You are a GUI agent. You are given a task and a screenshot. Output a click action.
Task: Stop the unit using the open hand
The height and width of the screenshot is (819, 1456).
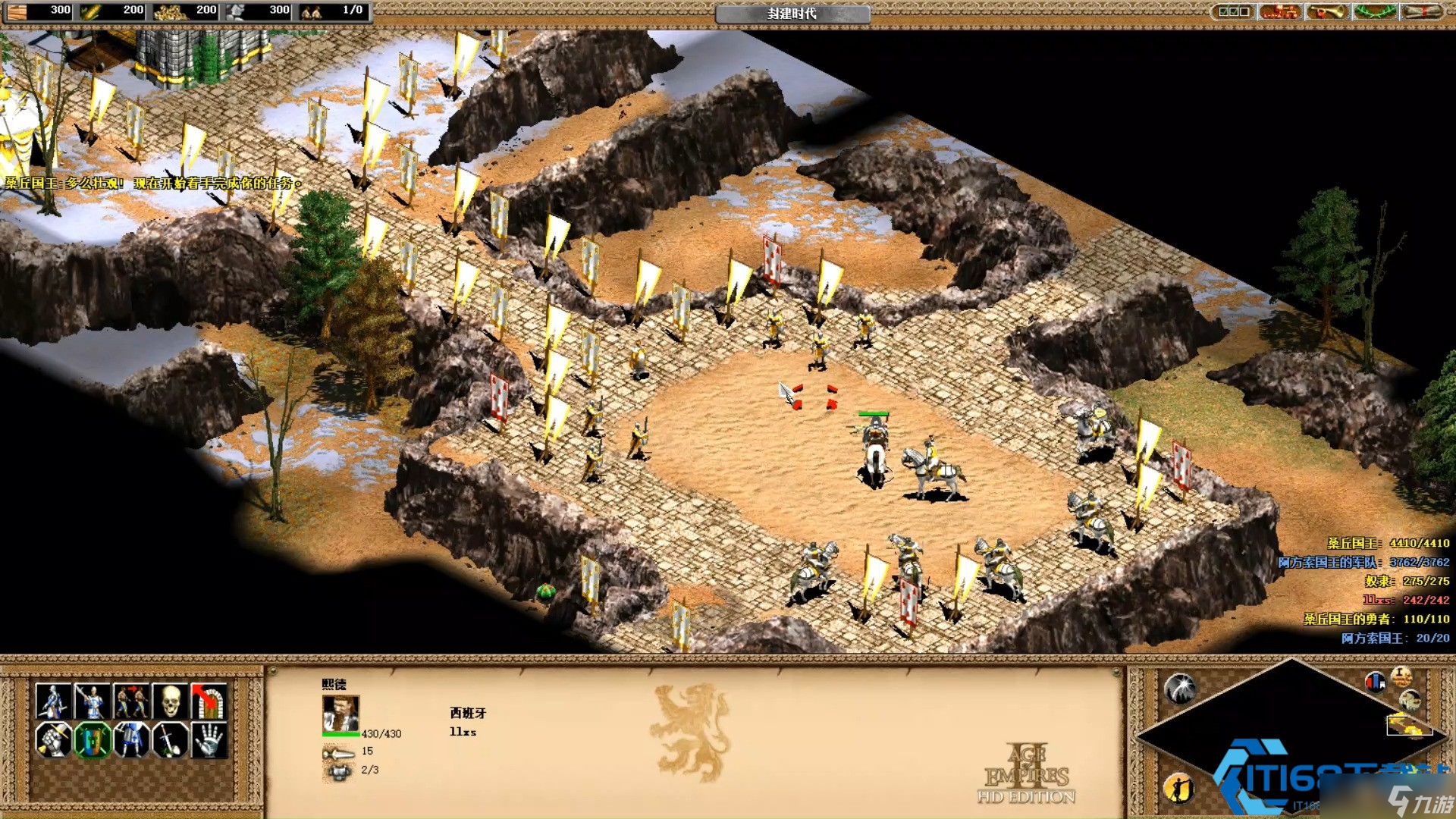click(x=209, y=740)
